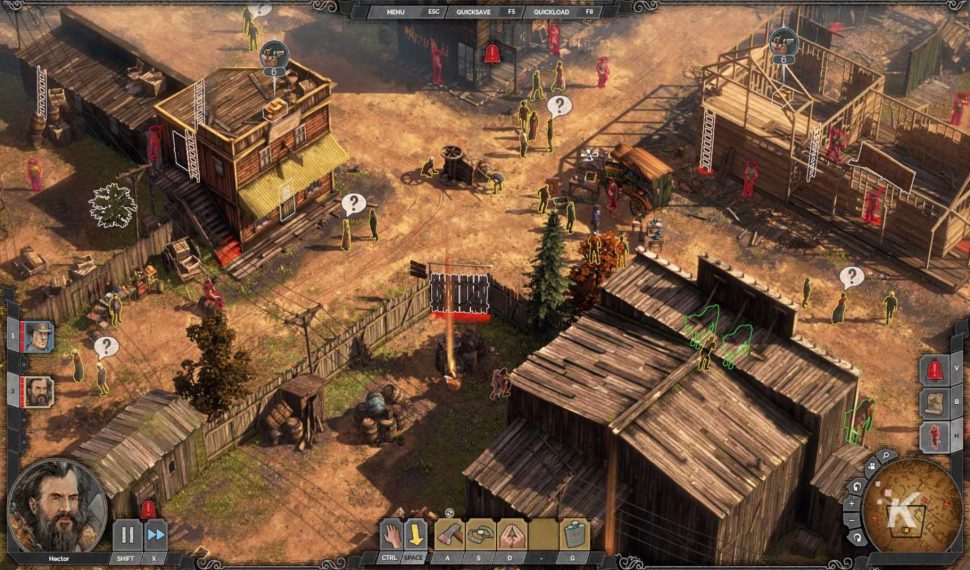970x570 pixels.
Task: Select Hector's axe ability
Action: pyautogui.click(x=449, y=533)
